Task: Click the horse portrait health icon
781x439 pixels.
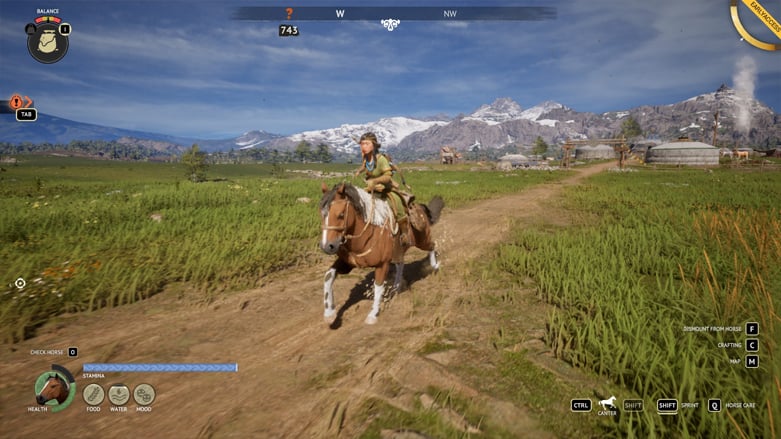Action: (x=54, y=388)
